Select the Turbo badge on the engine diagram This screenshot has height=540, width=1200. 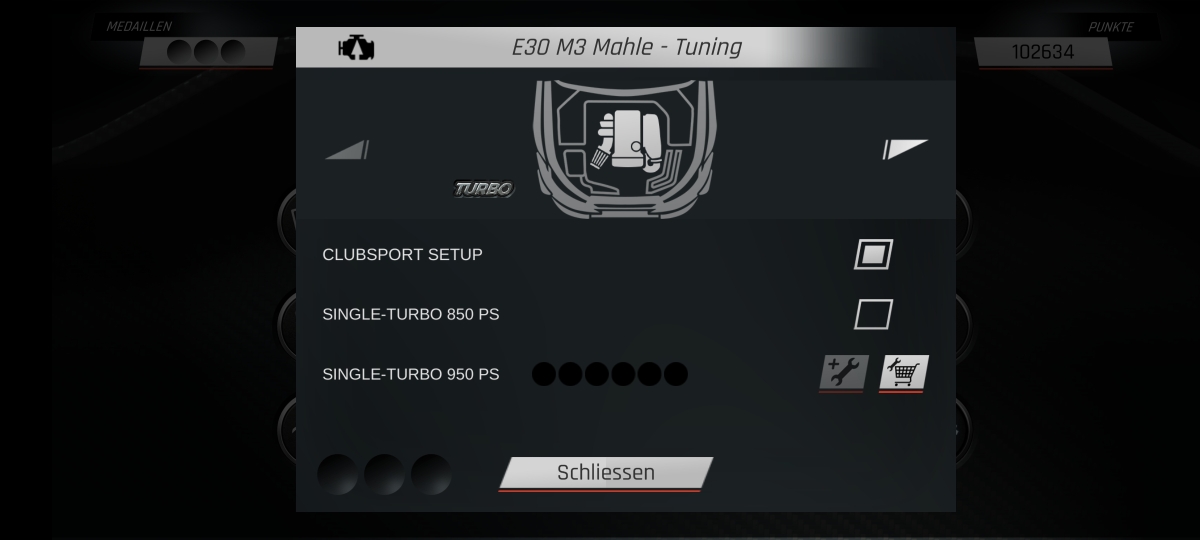[x=484, y=188]
